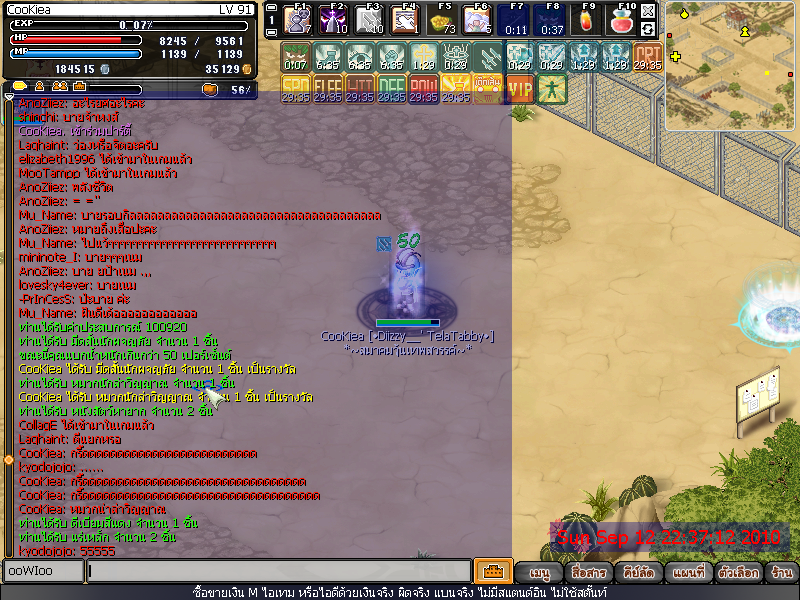Image resolution: width=800 pixels, height=600 pixels.
Task: Close the hotbar with the X button
Action: click(648, 11)
